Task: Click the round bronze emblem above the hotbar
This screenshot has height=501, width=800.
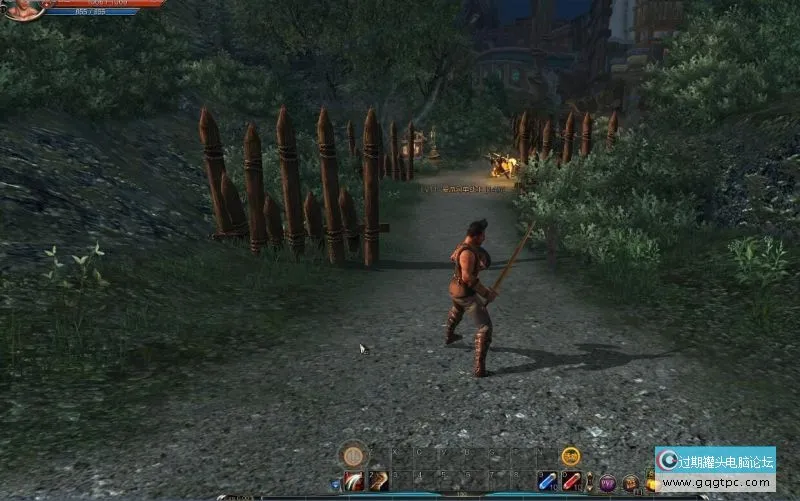Action: coord(352,456)
